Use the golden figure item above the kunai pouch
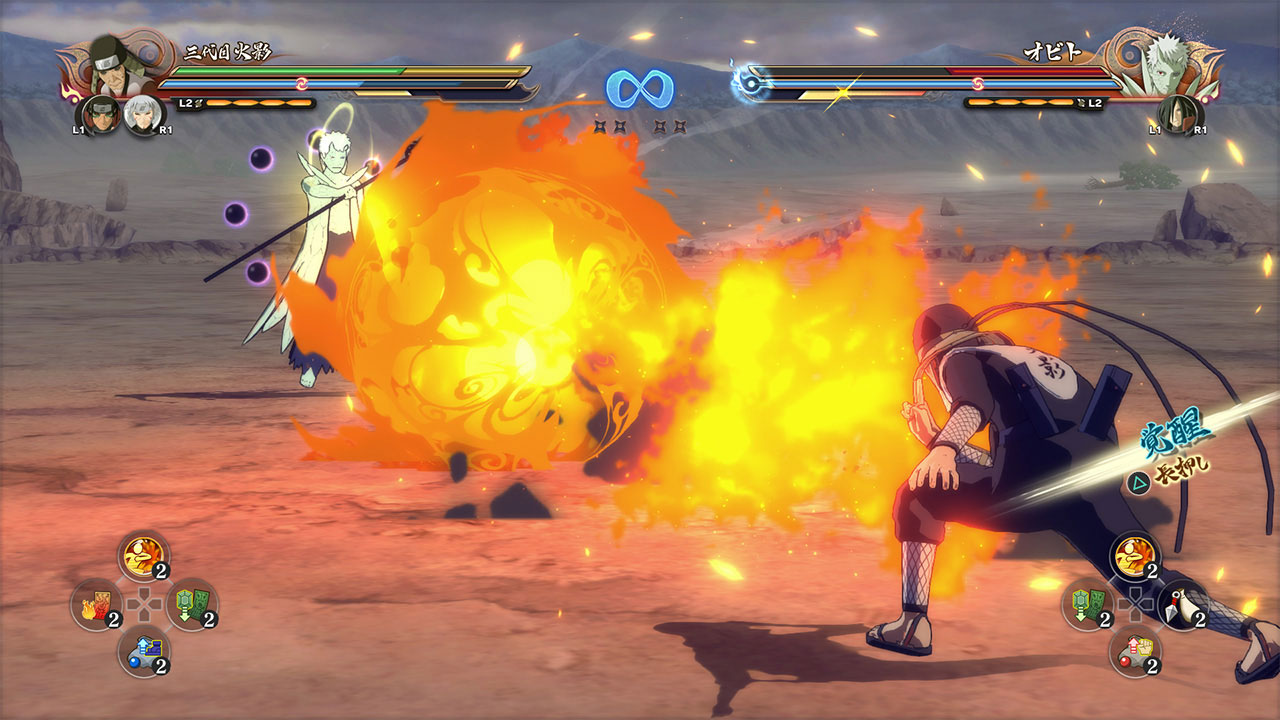 (1136, 556)
